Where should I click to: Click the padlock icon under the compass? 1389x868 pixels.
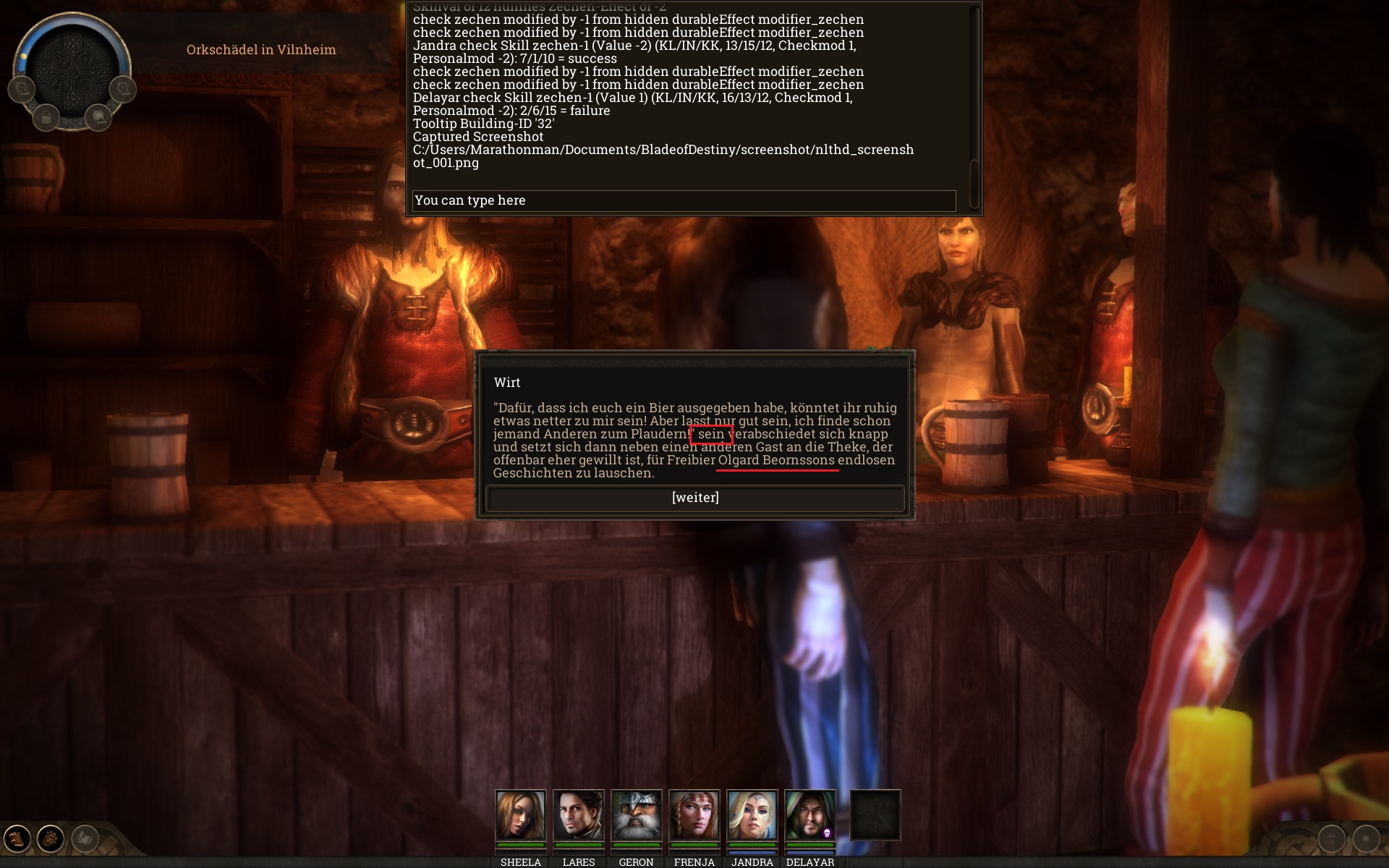click(x=46, y=117)
